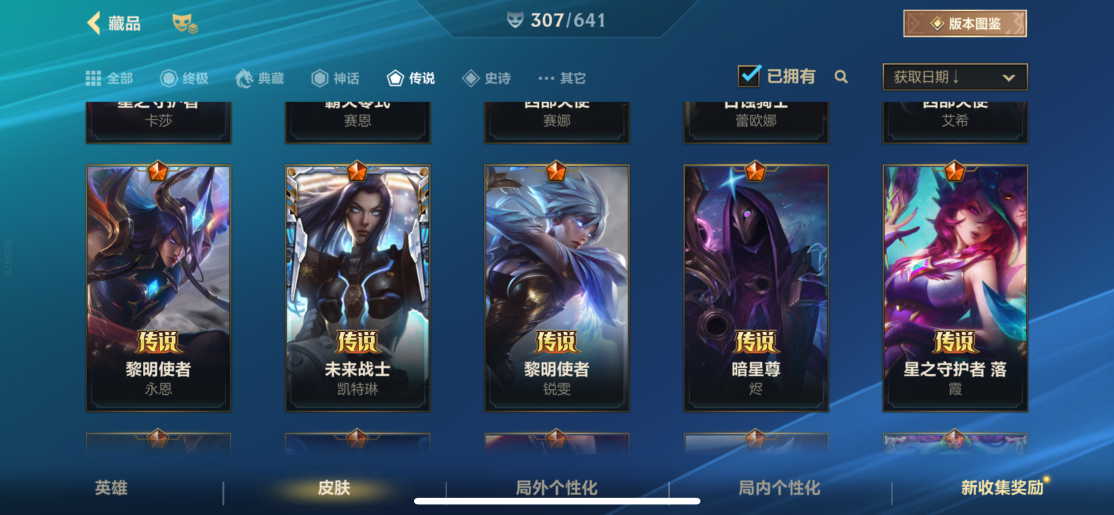This screenshot has width=1114, height=515.
Task: Switch to the 全部 filter tab
Action: [x=109, y=78]
